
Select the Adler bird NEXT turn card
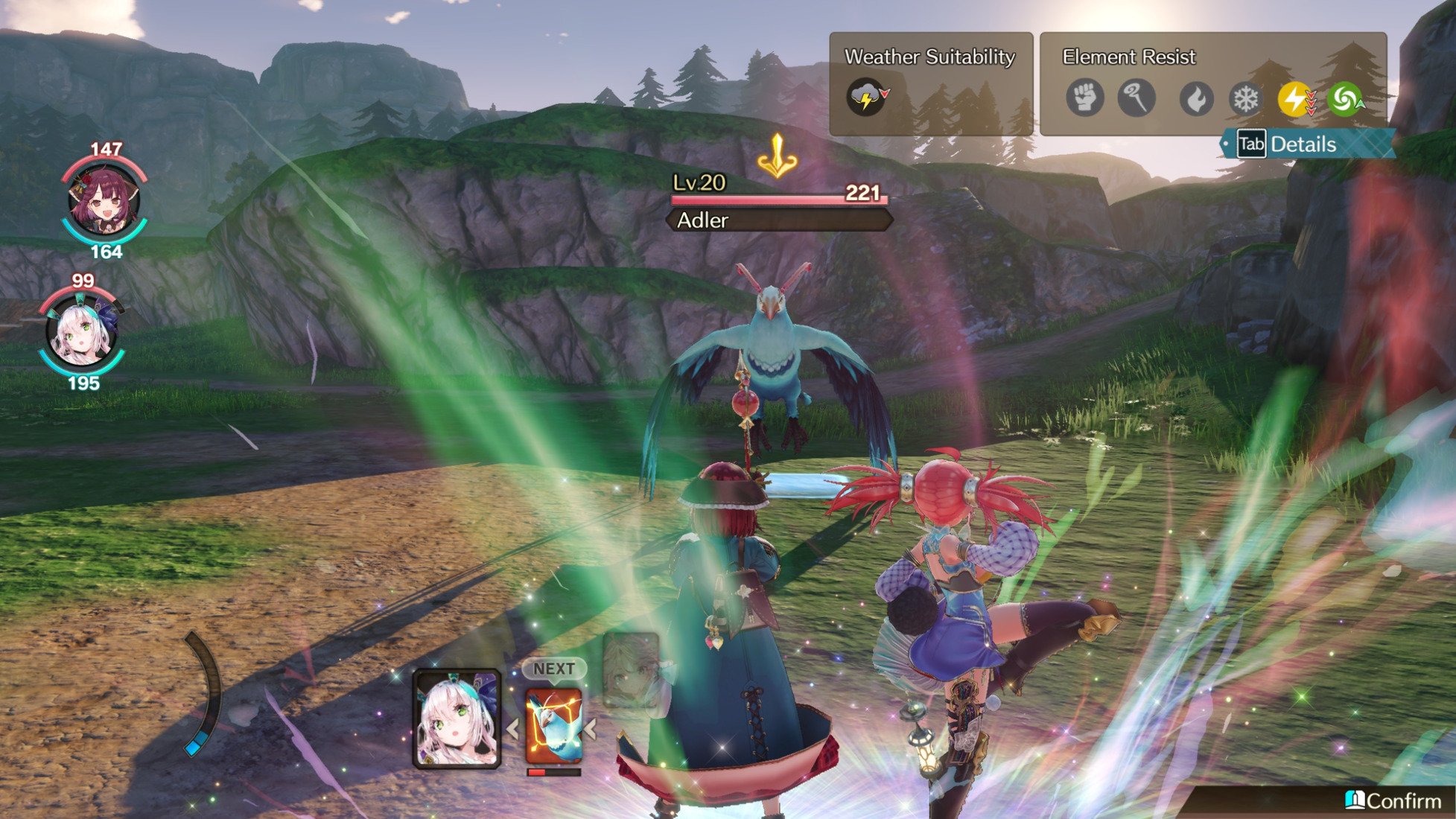(x=553, y=725)
